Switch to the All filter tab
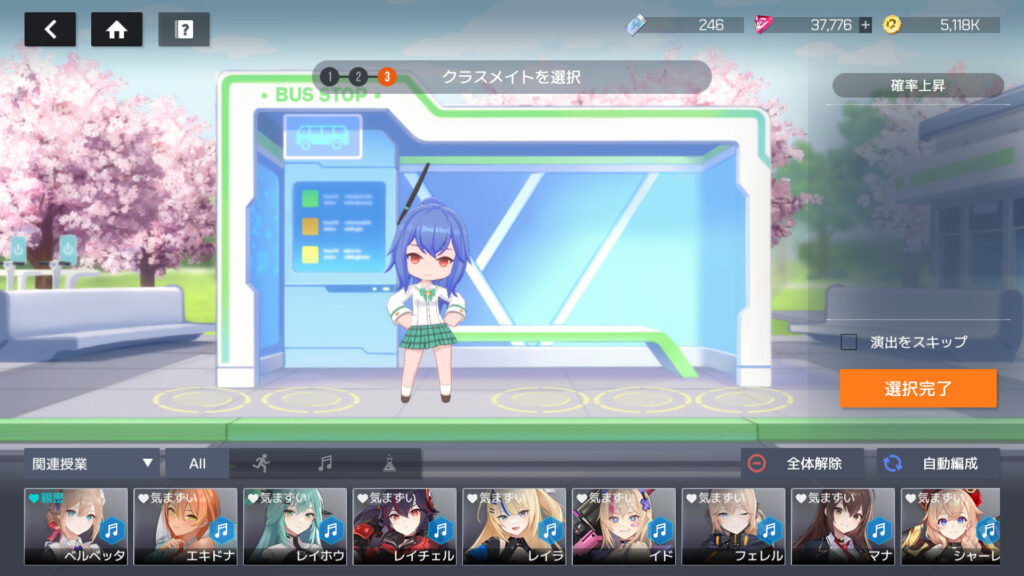The image size is (1024, 576). coord(197,463)
